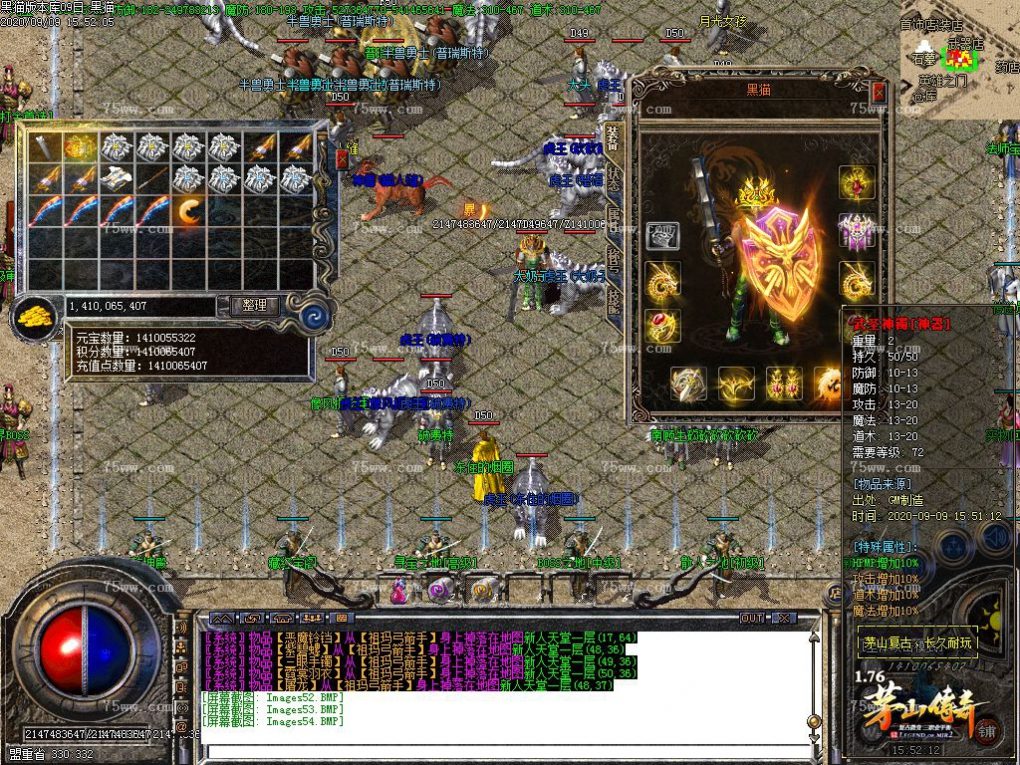Pick the glowing golden item in the bag
This screenshot has height=765, width=1020.
coord(80,148)
